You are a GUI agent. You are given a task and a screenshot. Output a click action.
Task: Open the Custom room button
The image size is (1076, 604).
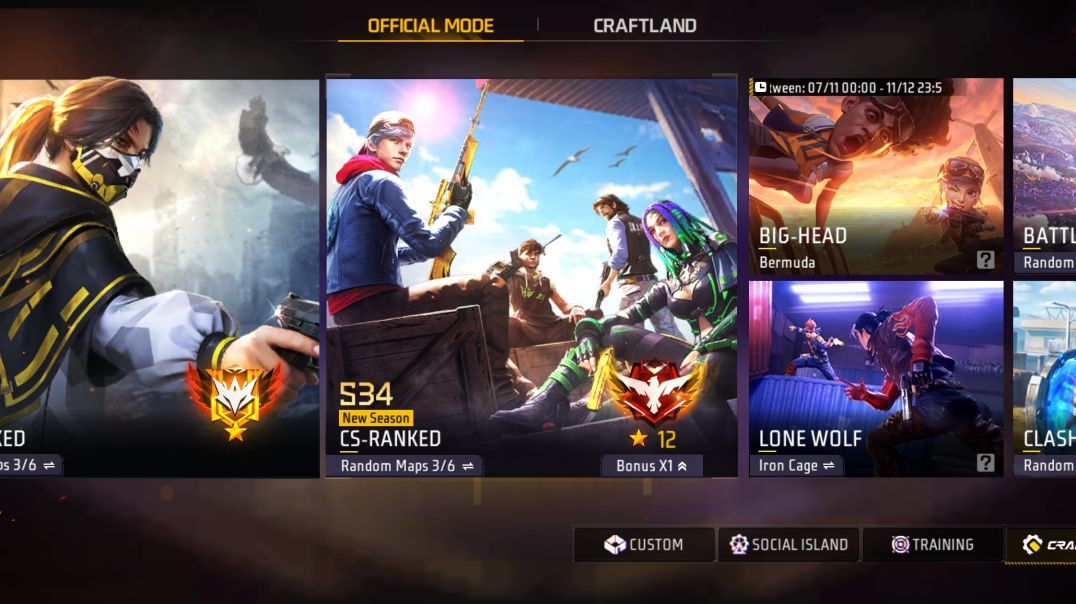644,545
